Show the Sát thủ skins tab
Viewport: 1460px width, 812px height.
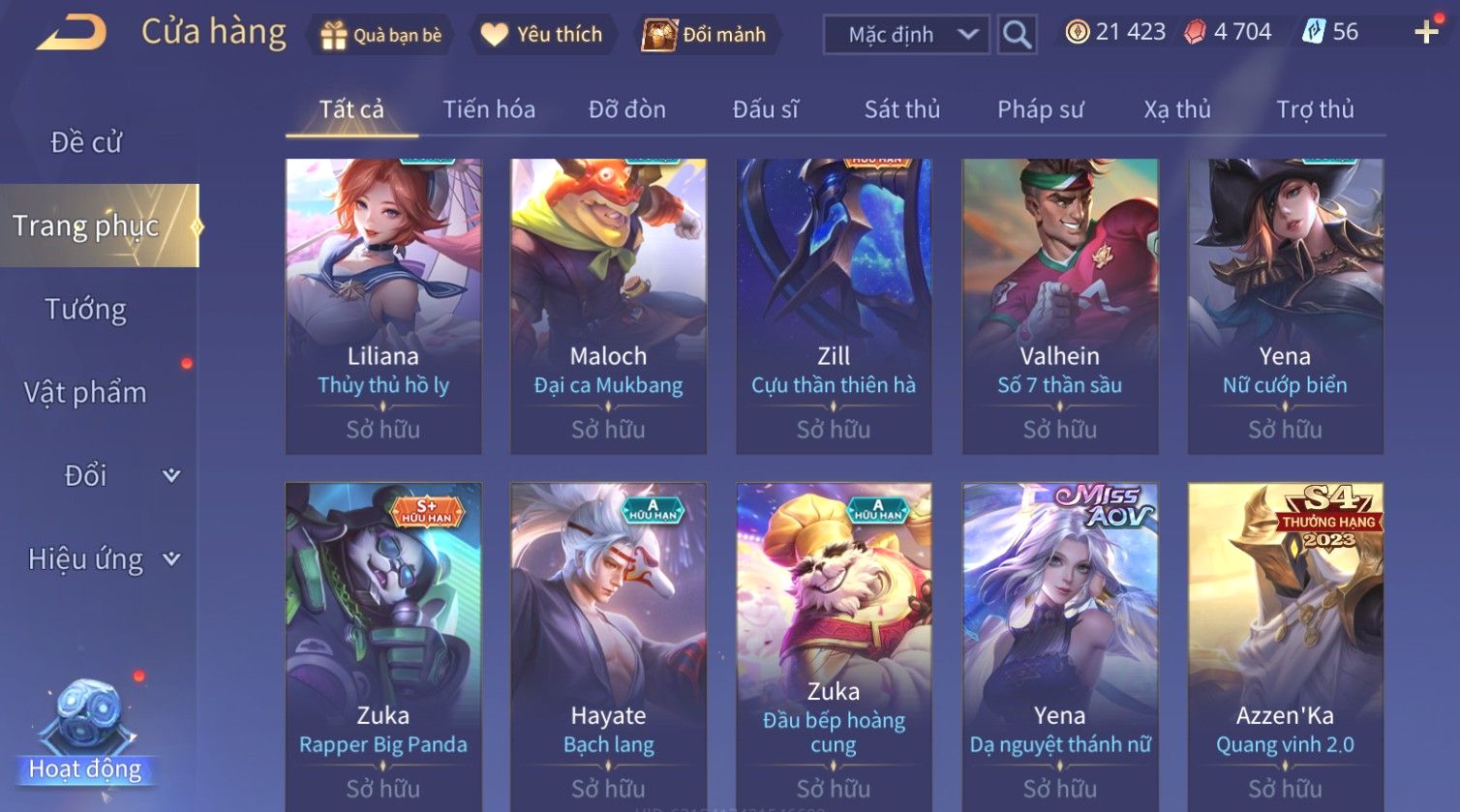(x=901, y=109)
